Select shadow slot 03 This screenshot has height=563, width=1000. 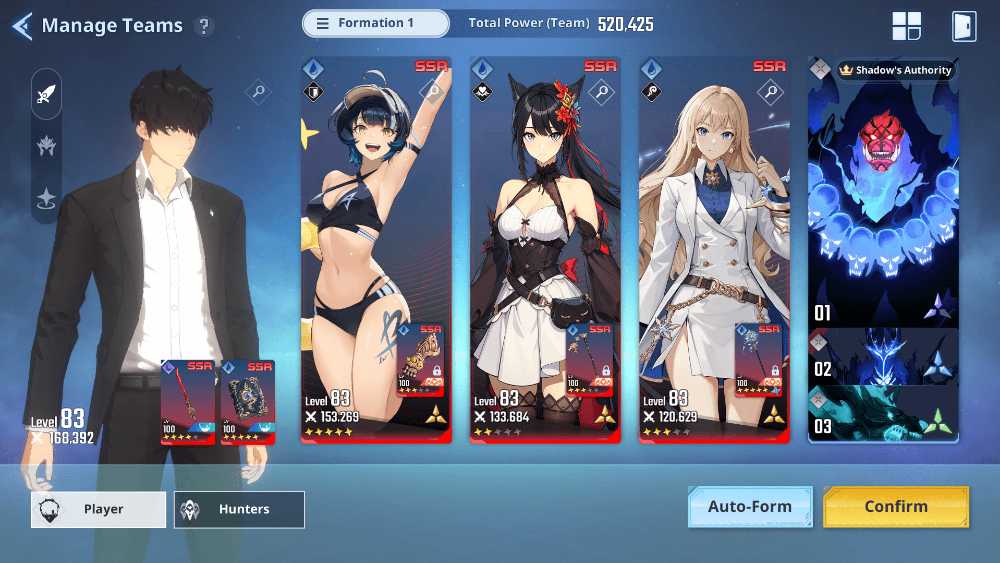[883, 414]
